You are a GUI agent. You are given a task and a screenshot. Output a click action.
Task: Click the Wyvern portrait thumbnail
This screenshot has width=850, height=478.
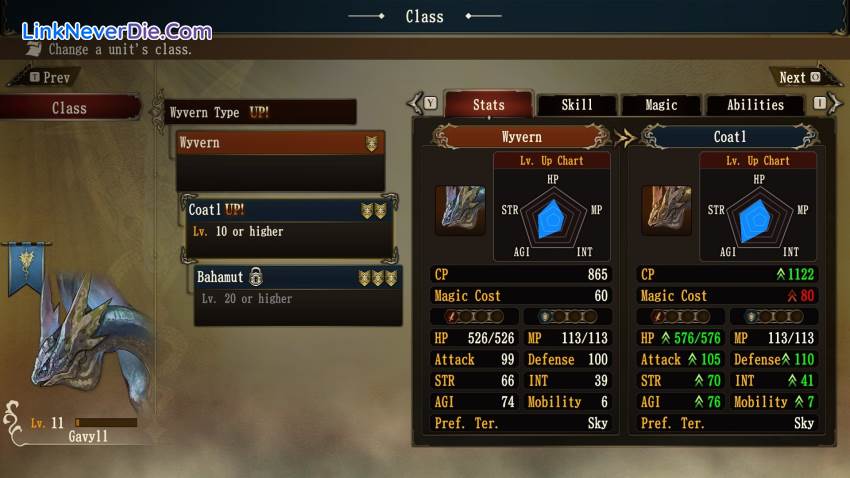[460, 210]
